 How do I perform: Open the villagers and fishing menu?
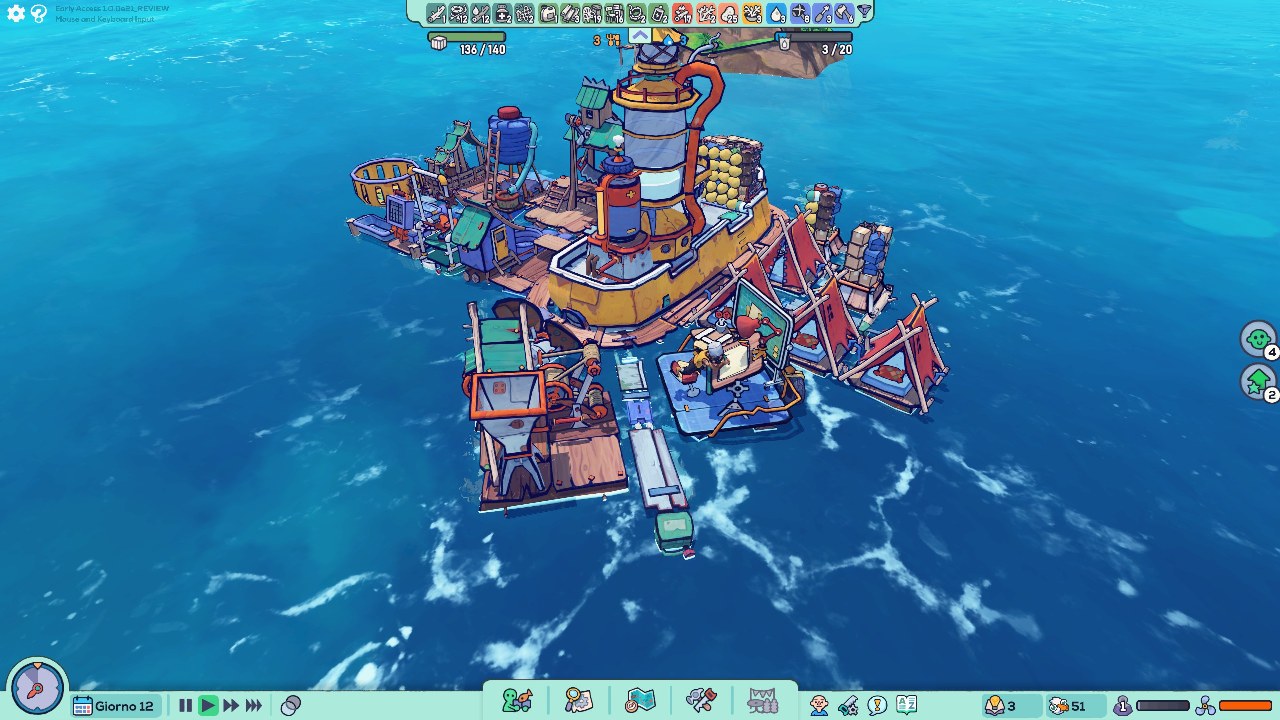pos(517,700)
